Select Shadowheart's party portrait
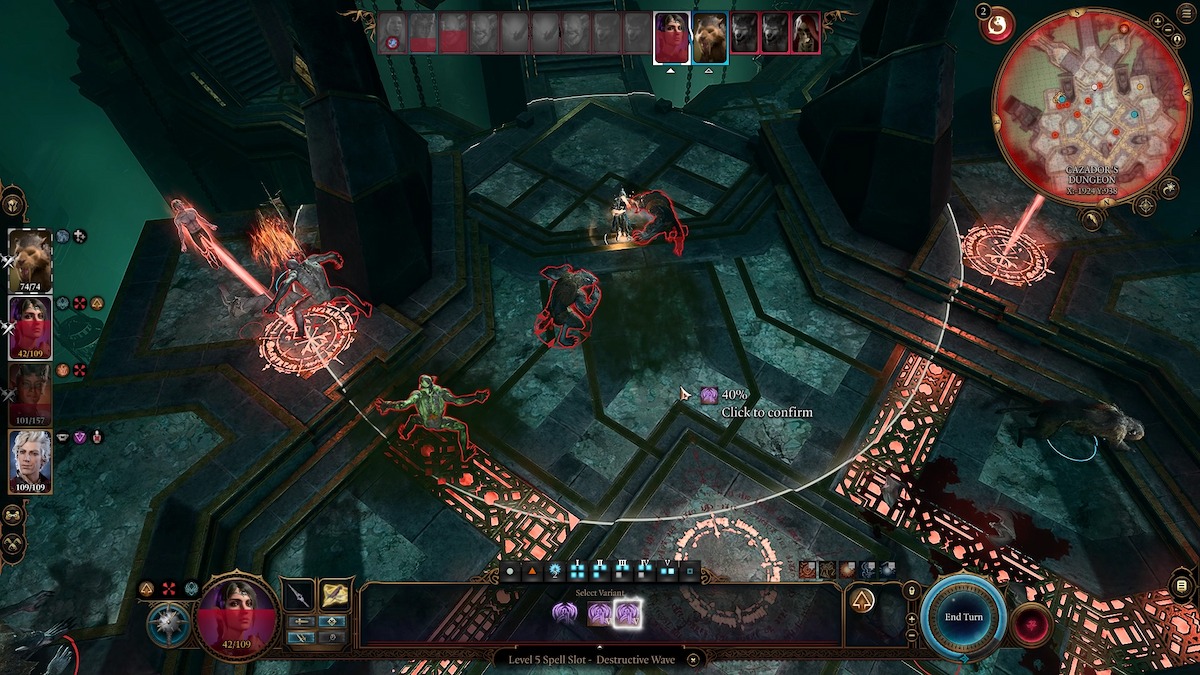1200x675 pixels. tap(30, 327)
